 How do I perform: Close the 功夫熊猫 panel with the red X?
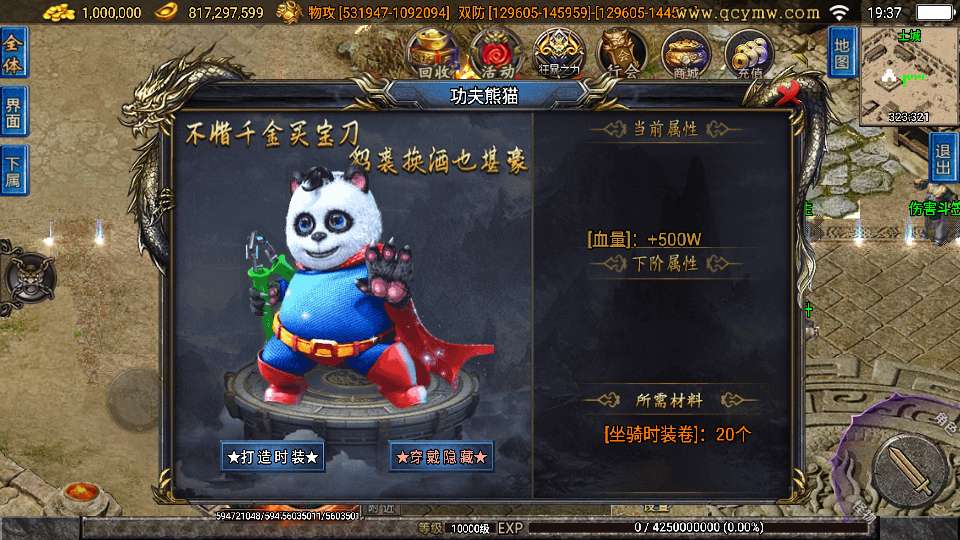(x=790, y=93)
